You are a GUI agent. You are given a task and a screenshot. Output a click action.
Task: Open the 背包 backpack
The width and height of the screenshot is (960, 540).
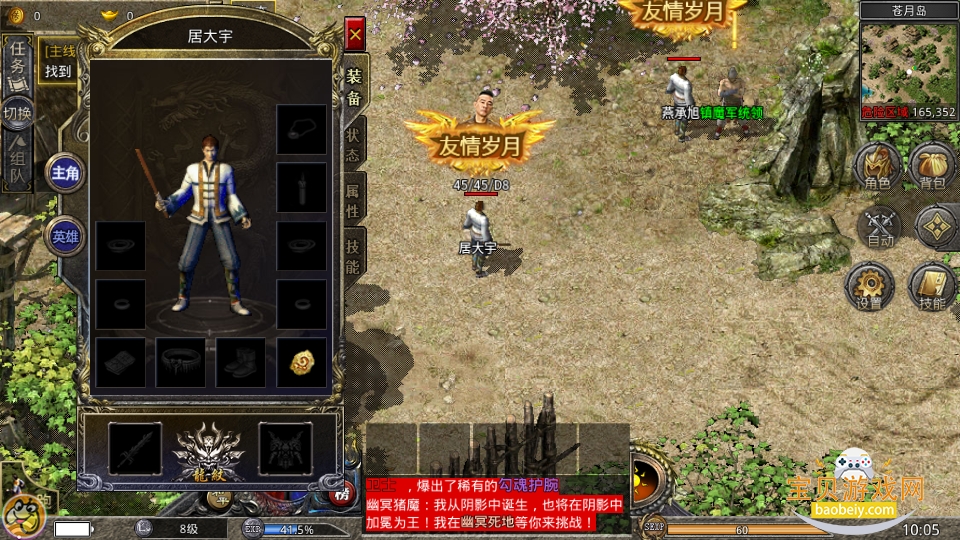(x=931, y=166)
